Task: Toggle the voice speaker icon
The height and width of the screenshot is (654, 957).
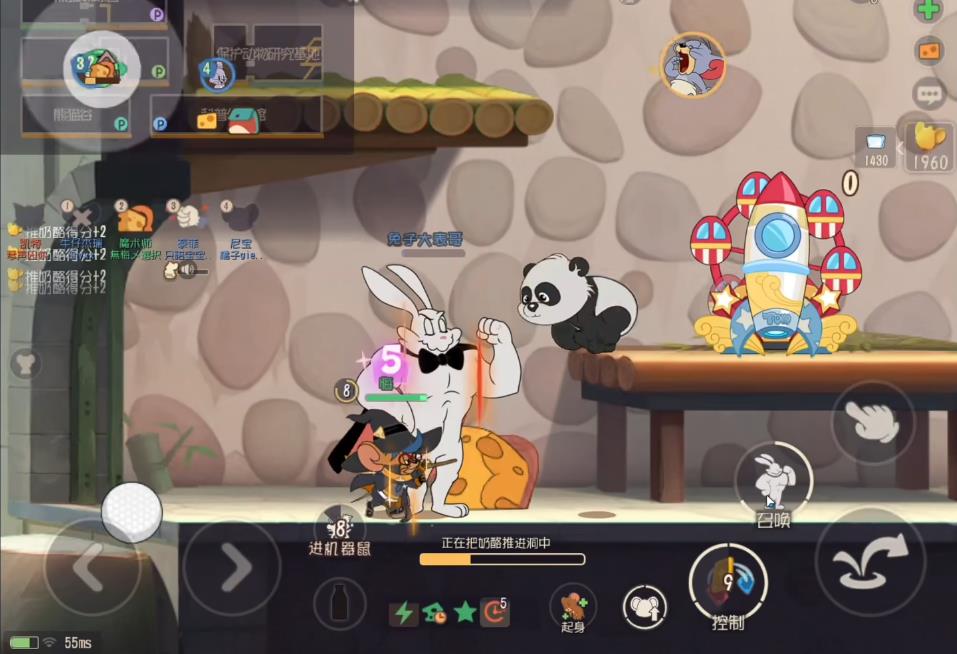Action: point(185,270)
